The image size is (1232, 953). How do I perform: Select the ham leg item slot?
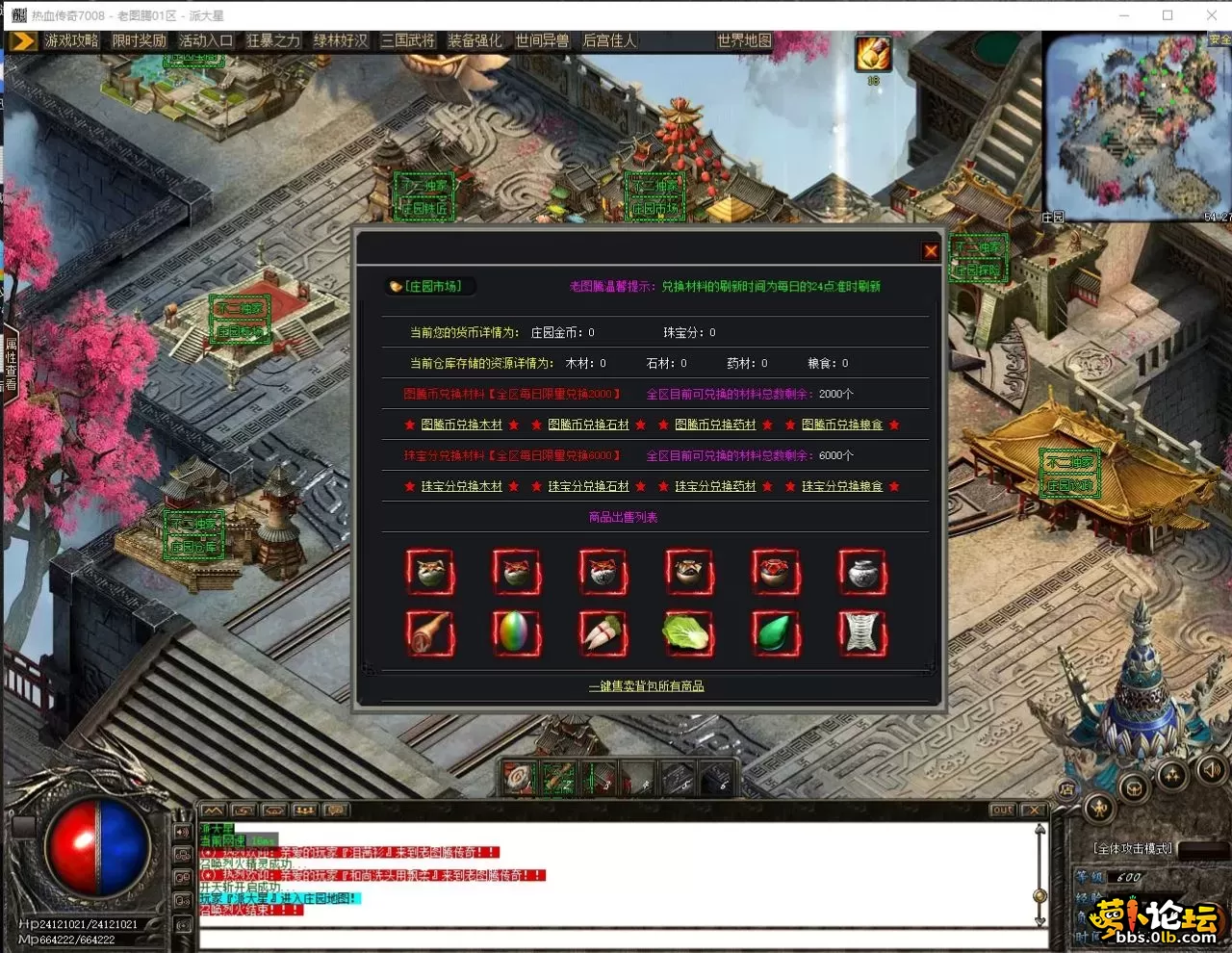pos(429,632)
